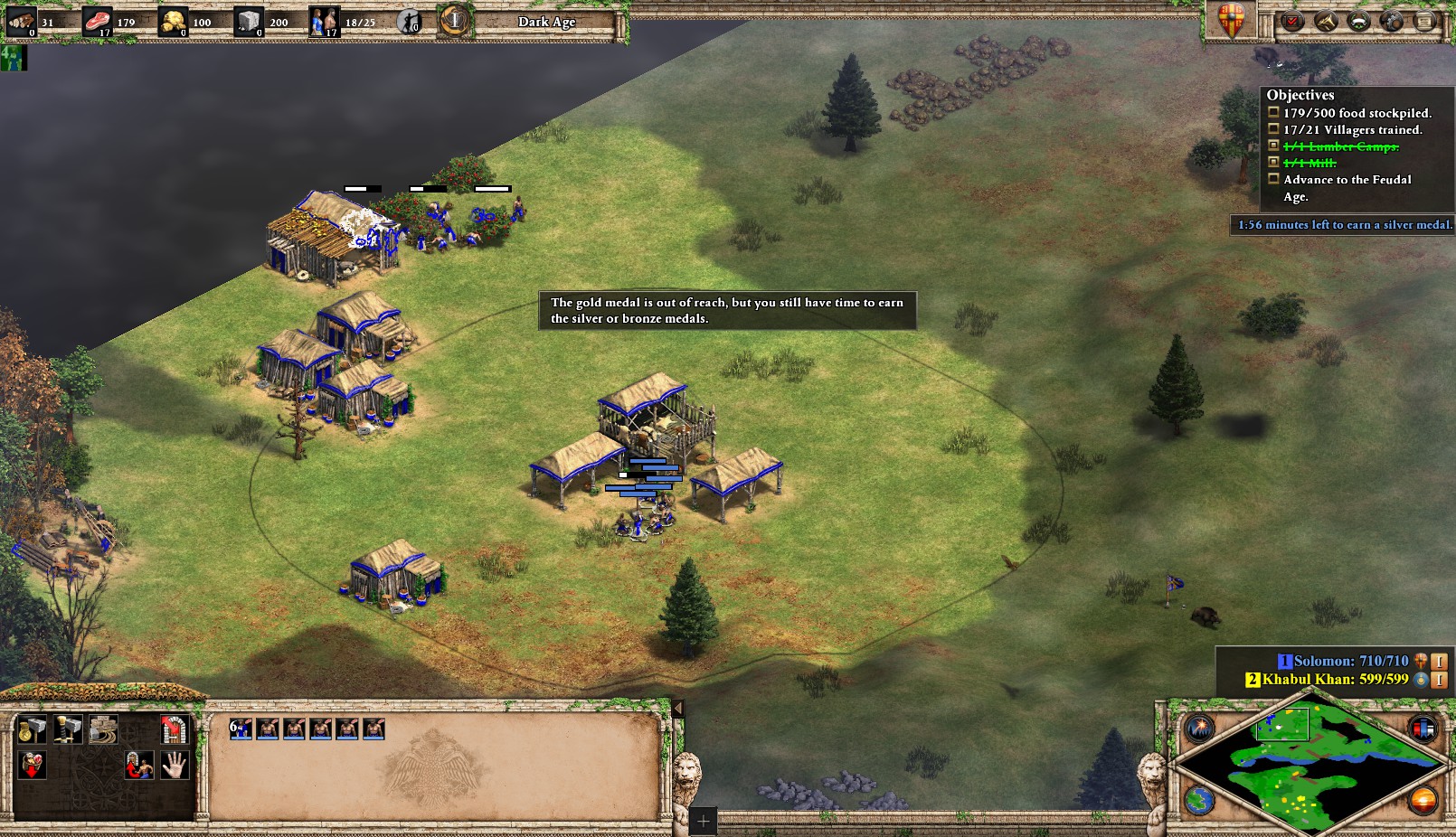Viewport: 1456px width, 837px height.
Task: Switch minimap mode with the globe button
Action: tap(1200, 801)
